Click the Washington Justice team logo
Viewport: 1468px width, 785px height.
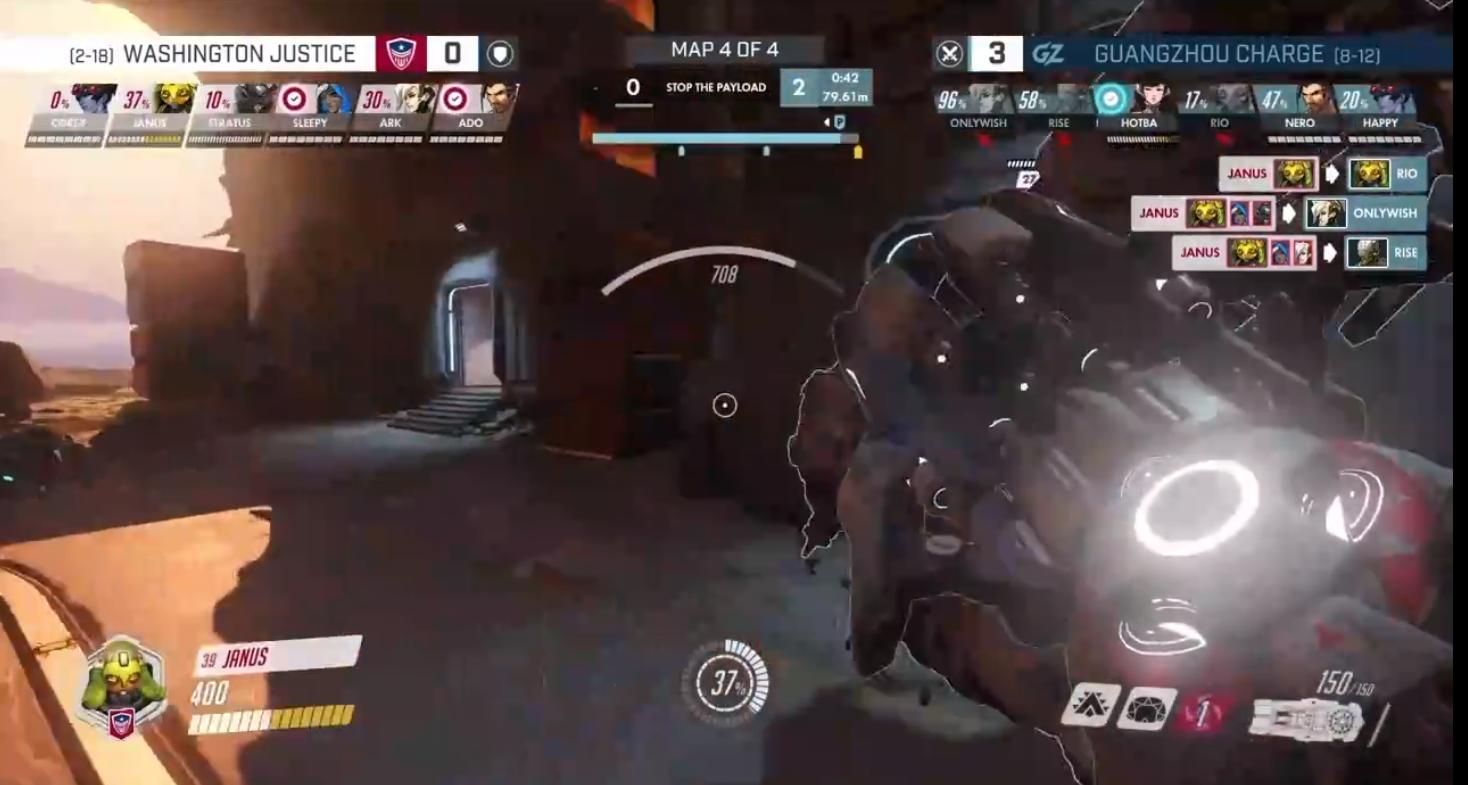[400, 53]
